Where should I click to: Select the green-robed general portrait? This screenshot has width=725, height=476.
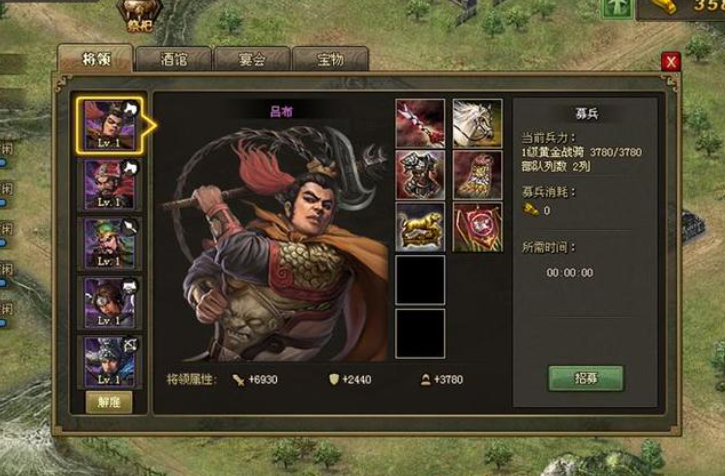(x=108, y=244)
